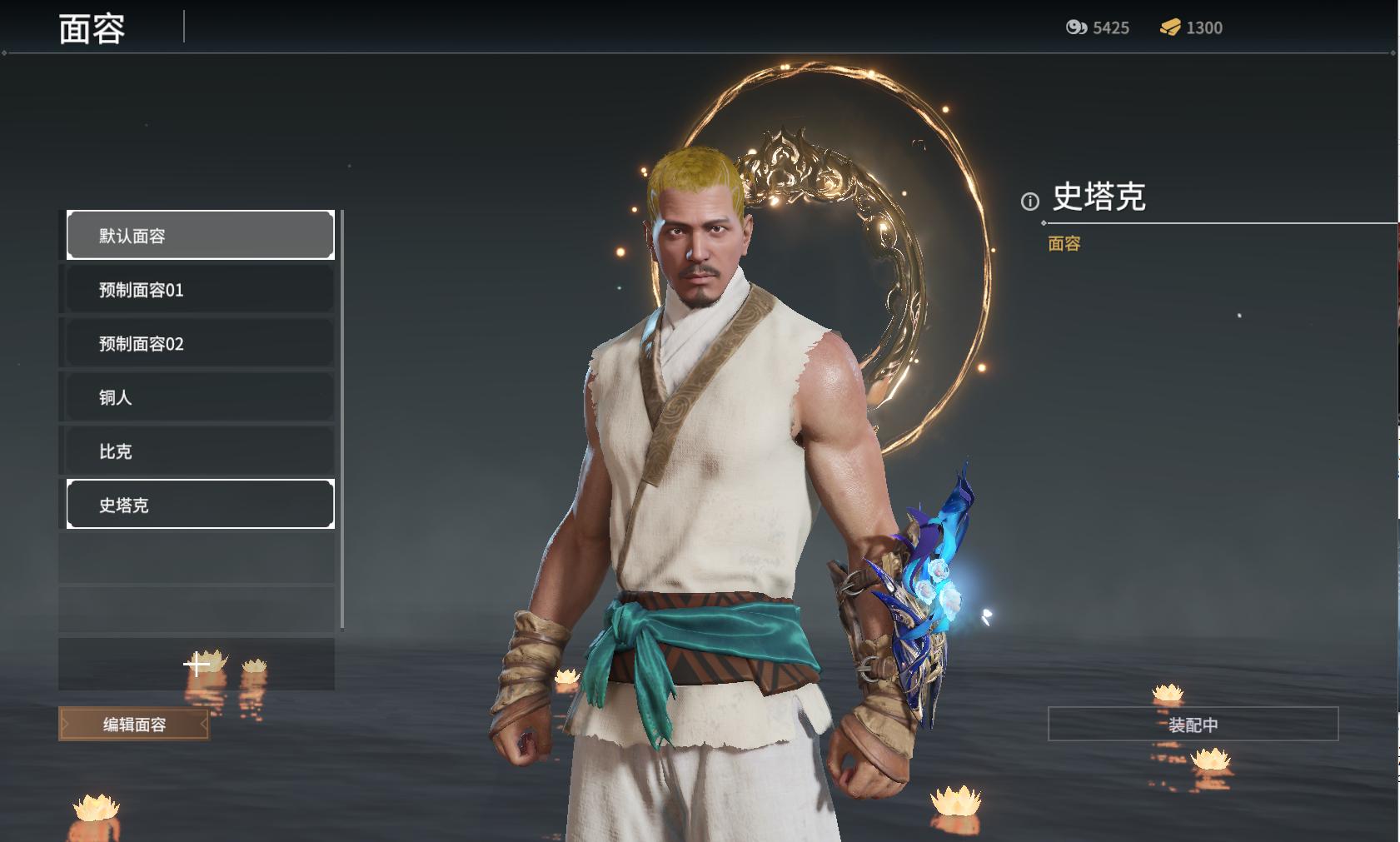
Task: Choose the 预制面容01 preset
Action: click(200, 290)
